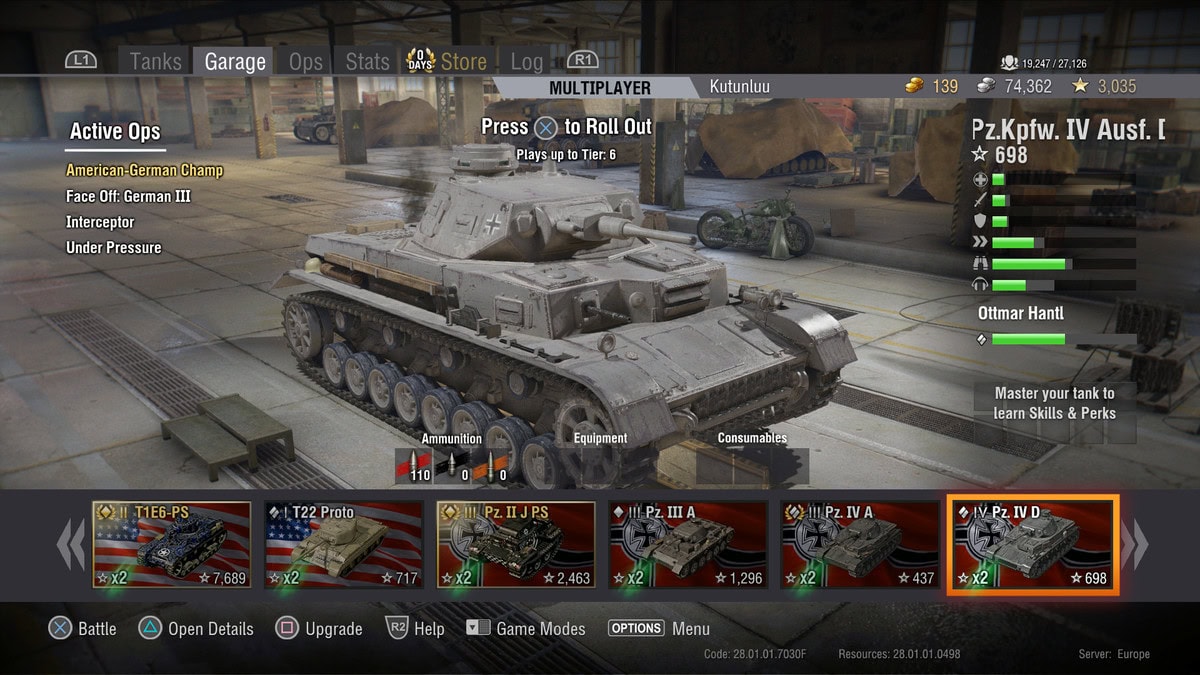Select the Pz. III A tank card
This screenshot has height=675, width=1200.
coord(688,546)
